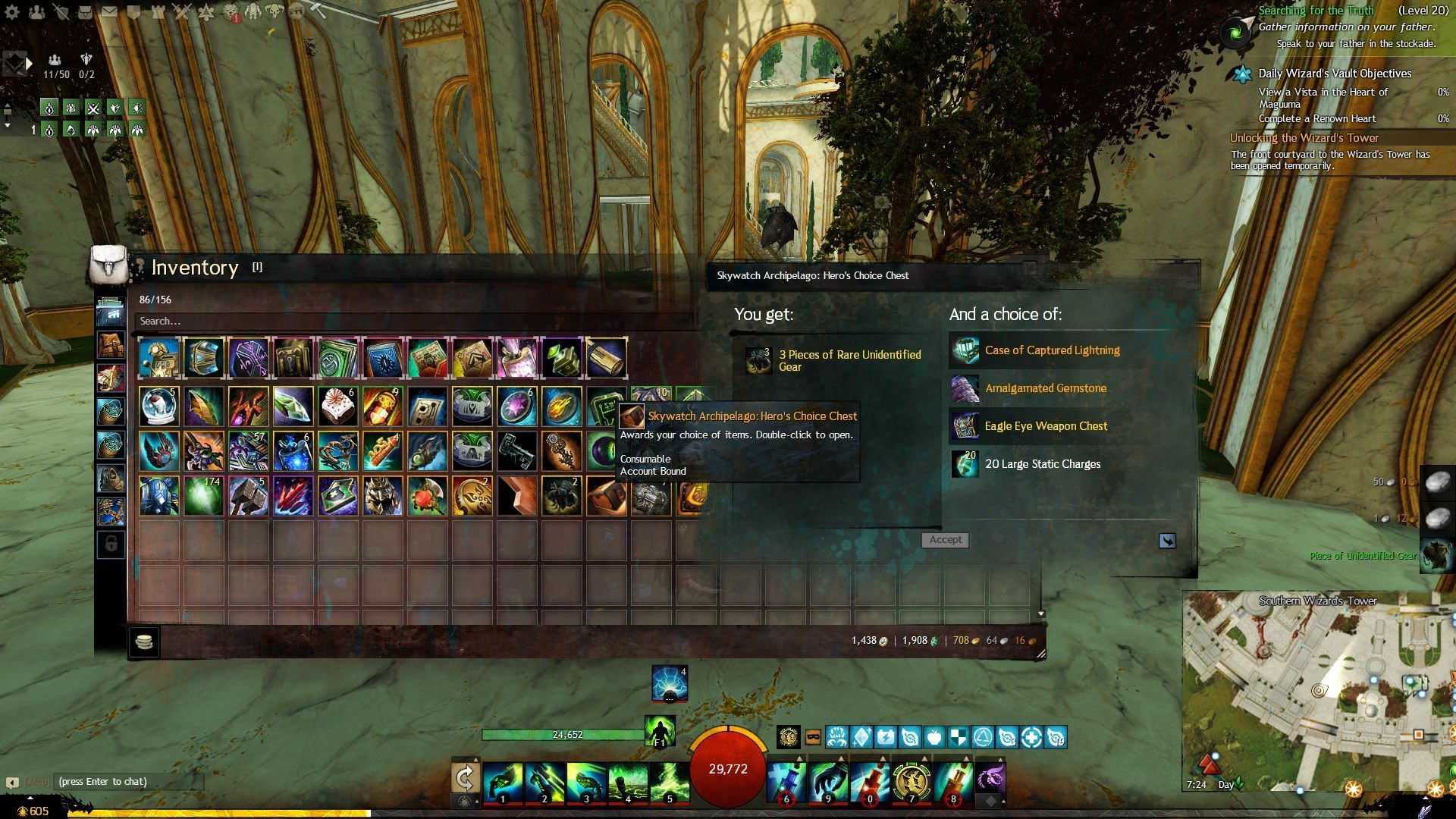
Task: Expand the flyout arrow above skill slot 9
Action: click(x=839, y=757)
